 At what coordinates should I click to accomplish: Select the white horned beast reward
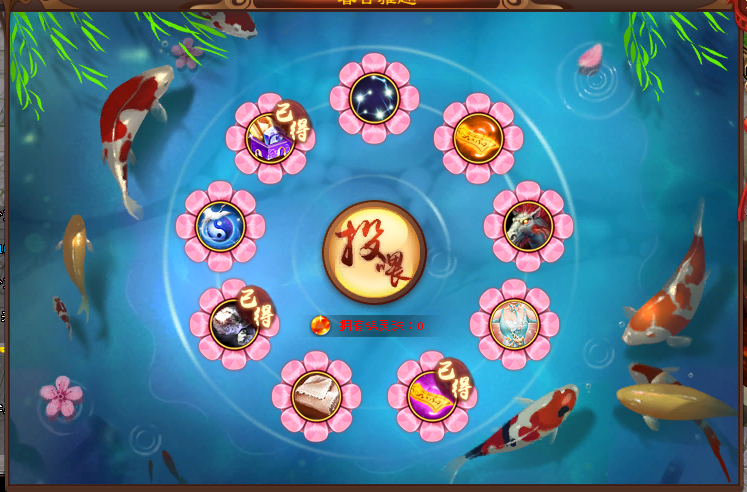click(x=528, y=225)
